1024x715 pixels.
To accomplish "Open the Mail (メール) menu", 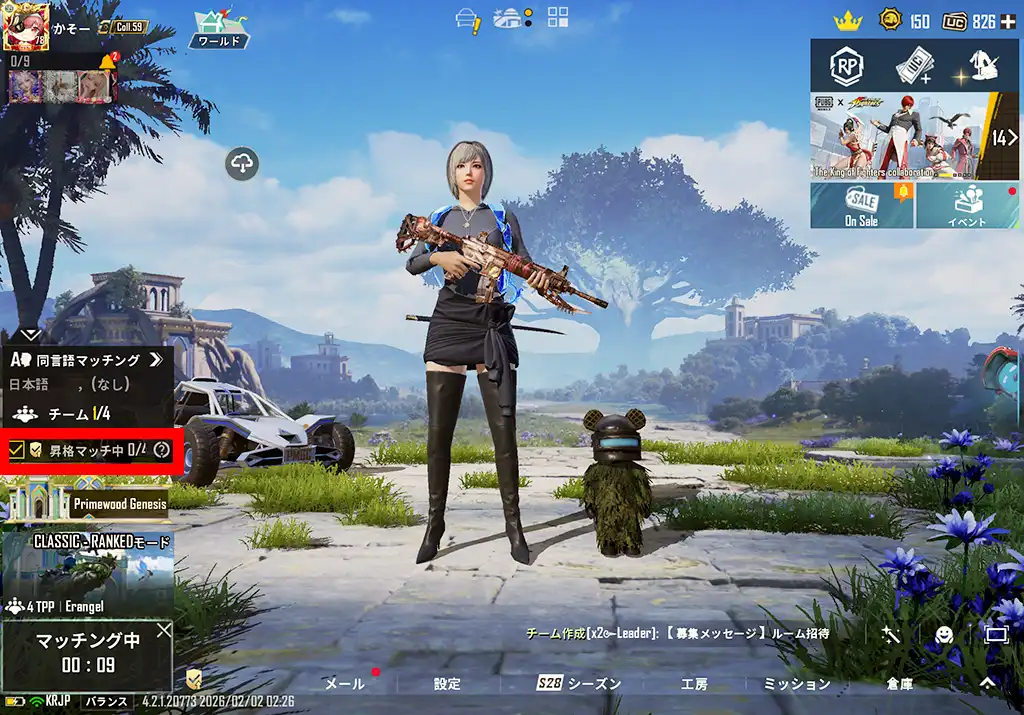I will click(x=345, y=684).
